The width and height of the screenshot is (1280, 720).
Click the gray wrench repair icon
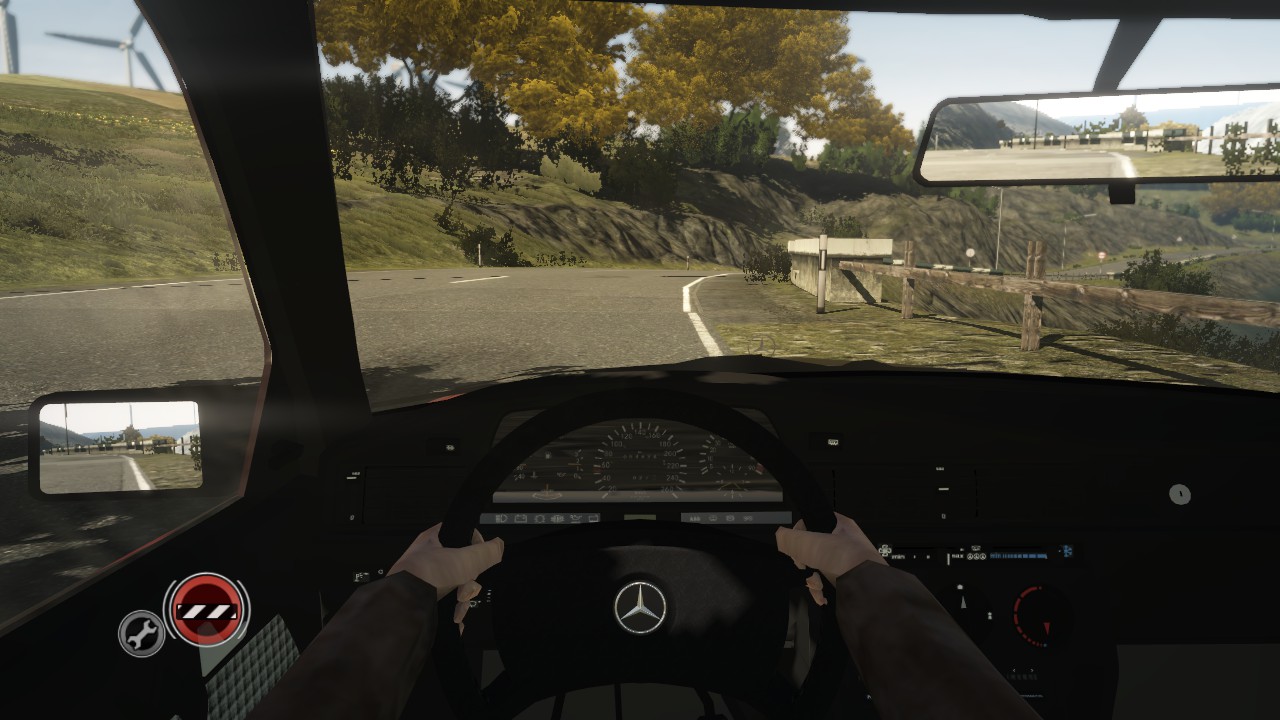(x=141, y=633)
